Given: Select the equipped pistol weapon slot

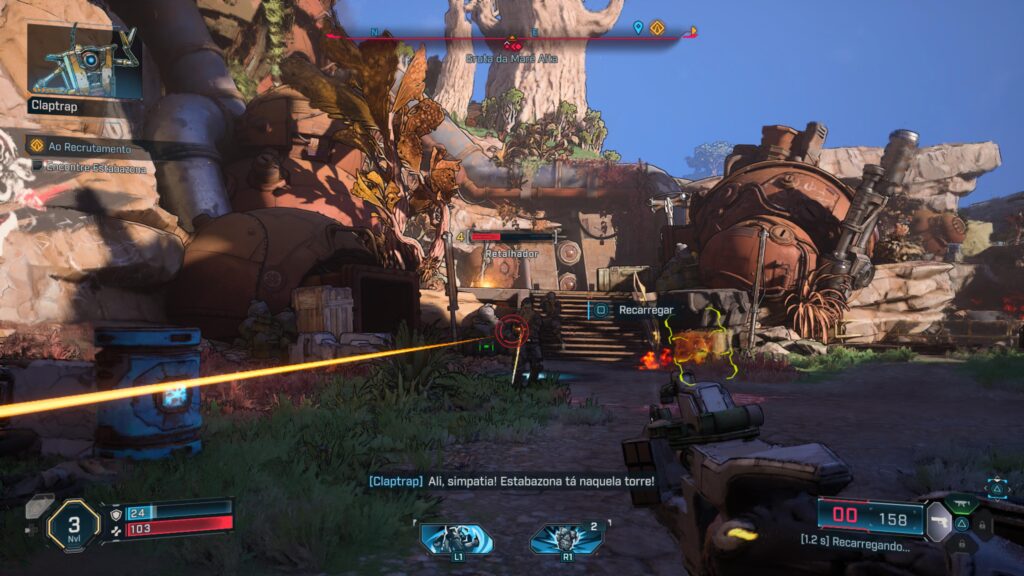Looking at the screenshot, I should click(938, 521).
